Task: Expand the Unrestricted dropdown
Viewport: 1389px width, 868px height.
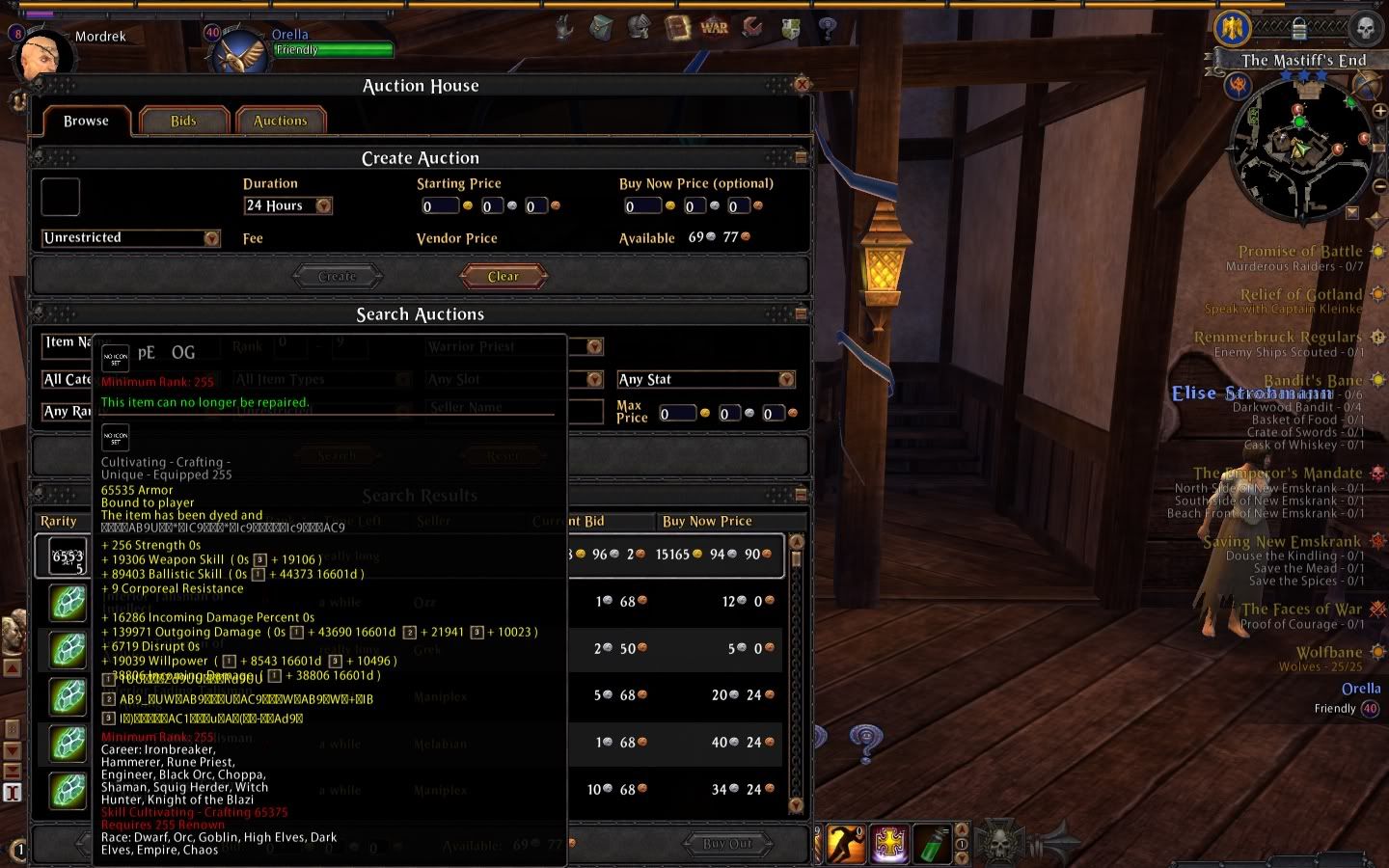Action: (212, 238)
